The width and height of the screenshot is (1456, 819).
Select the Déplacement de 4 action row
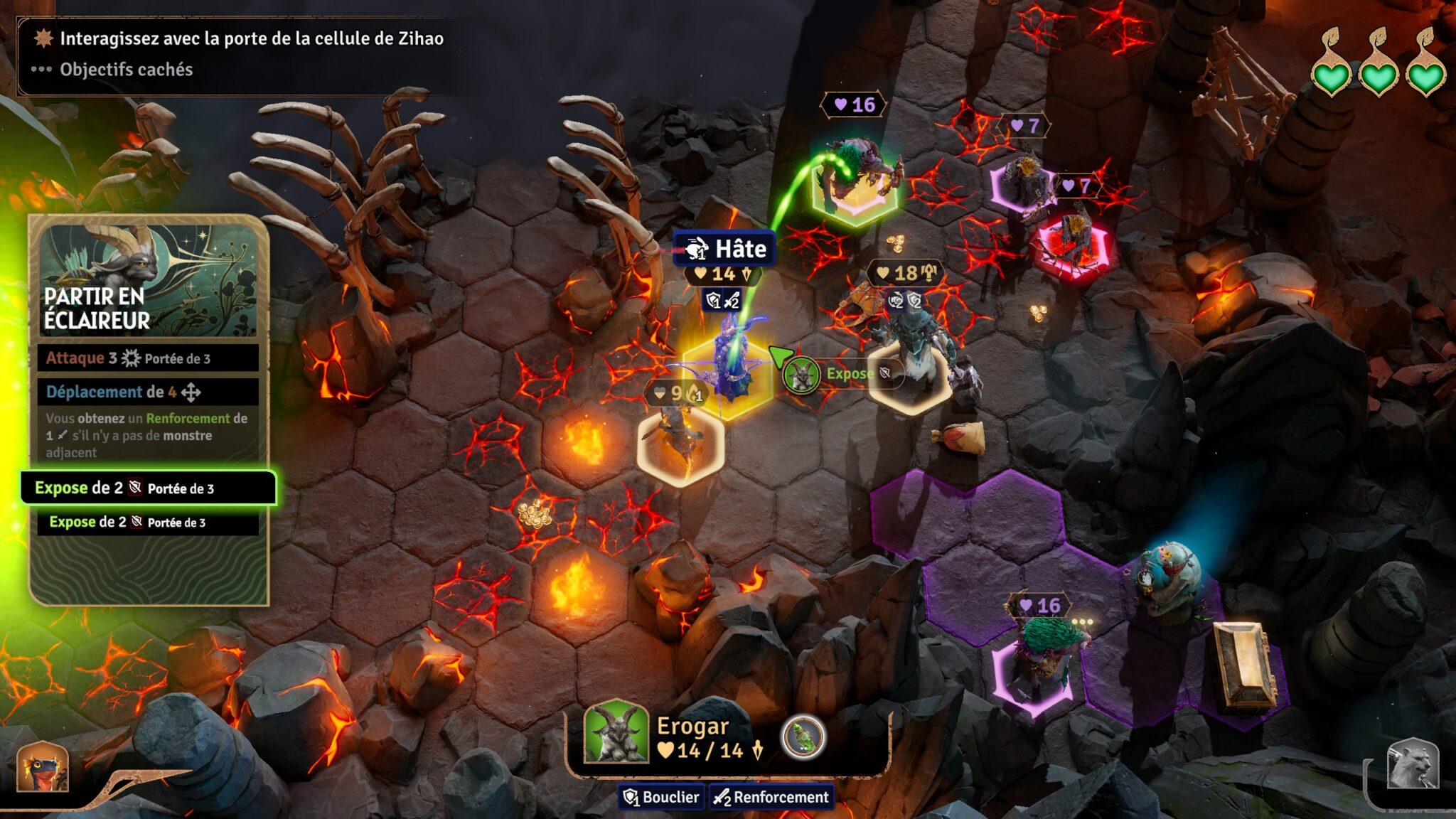coord(148,392)
